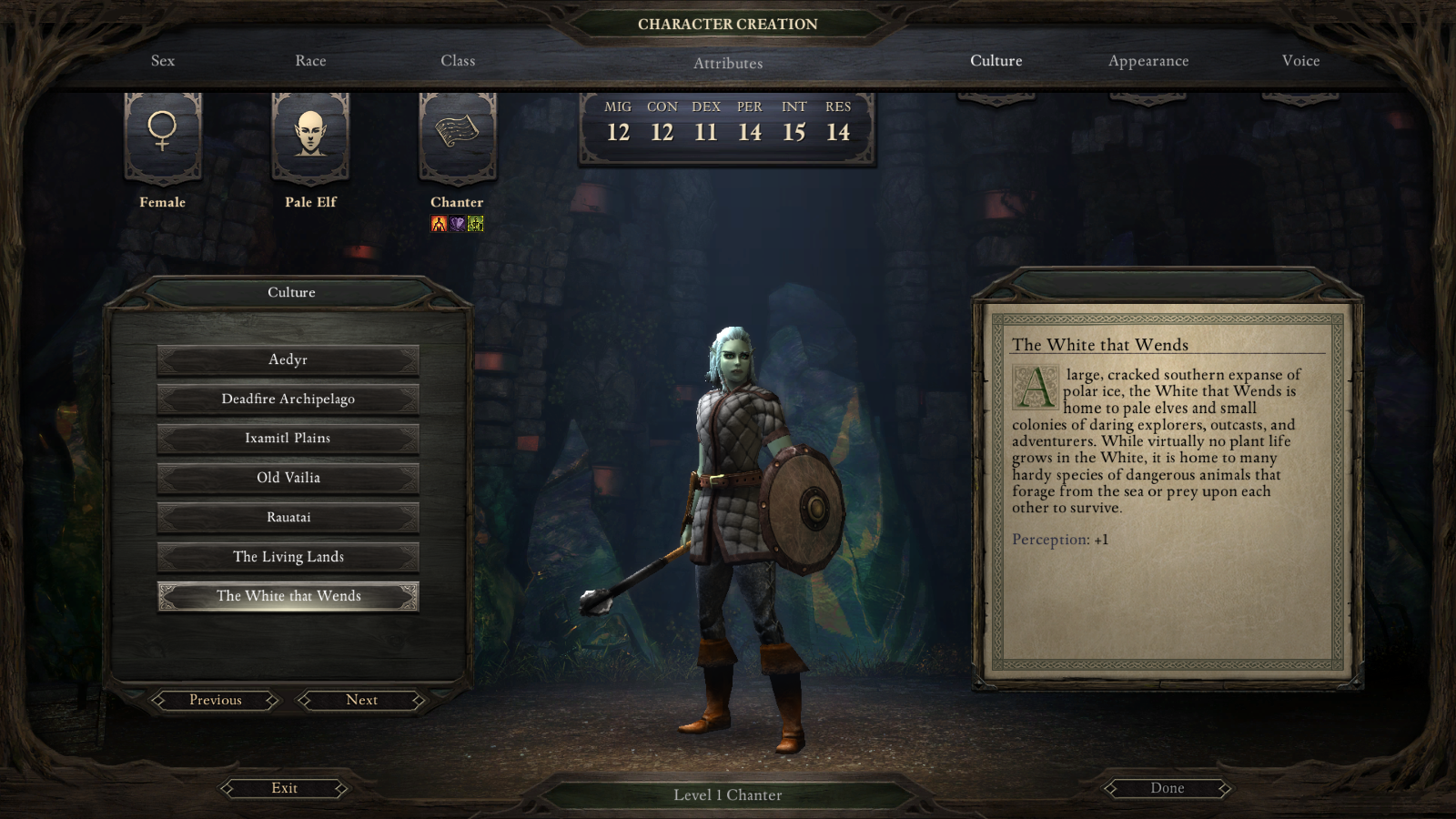
Task: Open the Voice tab
Action: pos(1300,61)
